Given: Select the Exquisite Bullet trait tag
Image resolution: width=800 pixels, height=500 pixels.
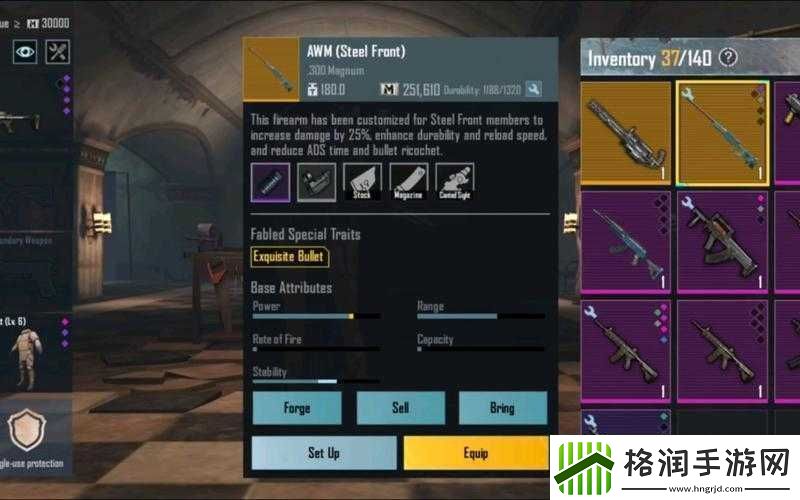Looking at the screenshot, I should 289,257.
